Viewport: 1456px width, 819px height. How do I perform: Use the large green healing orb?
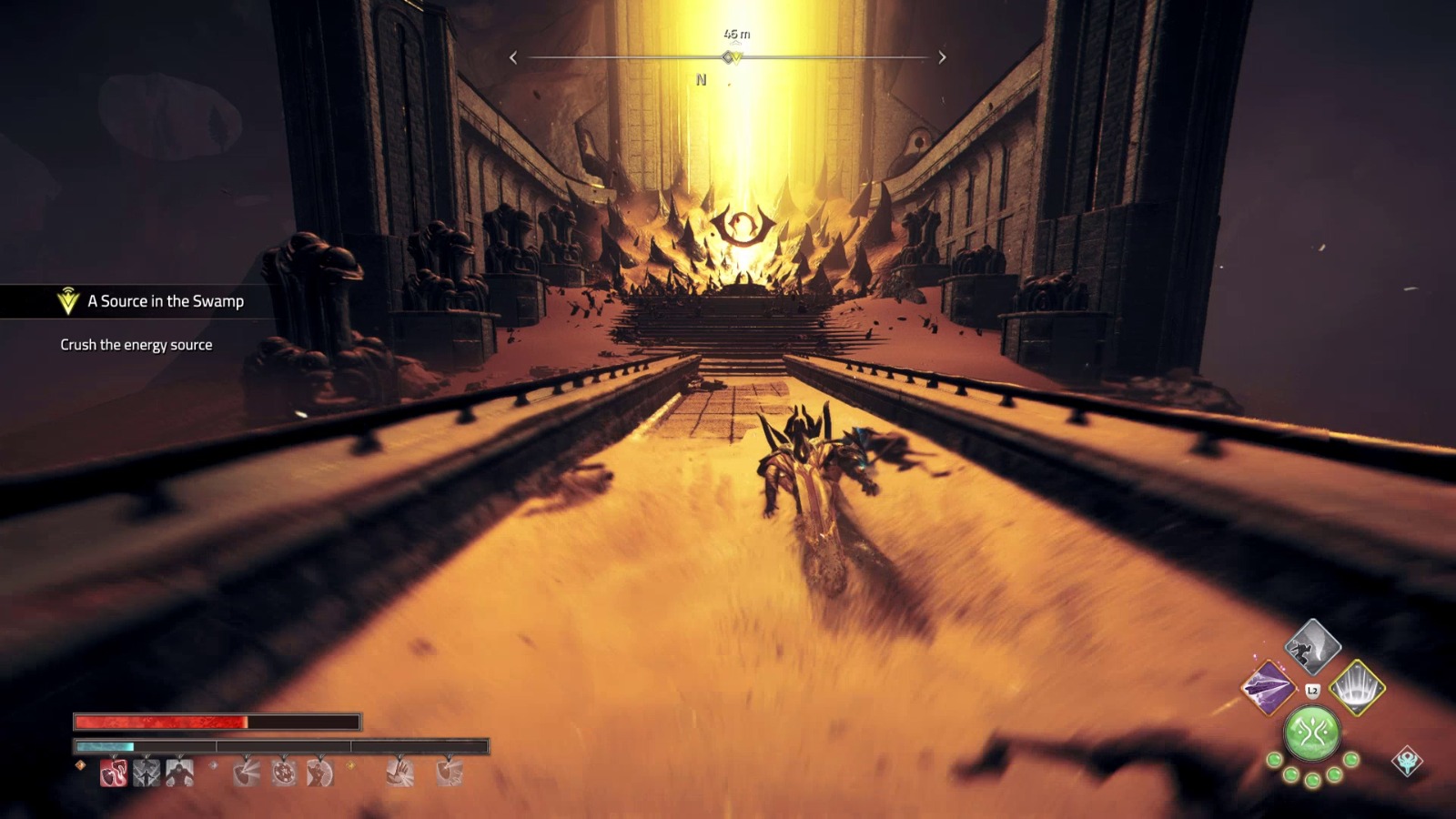[1311, 733]
